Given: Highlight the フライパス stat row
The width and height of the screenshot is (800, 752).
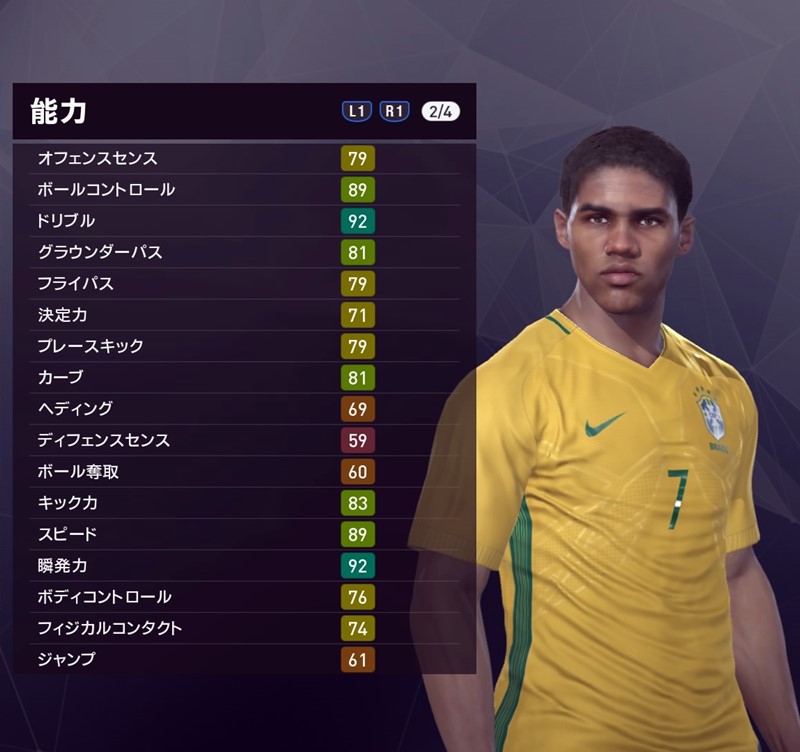Looking at the screenshot, I should click(240, 284).
